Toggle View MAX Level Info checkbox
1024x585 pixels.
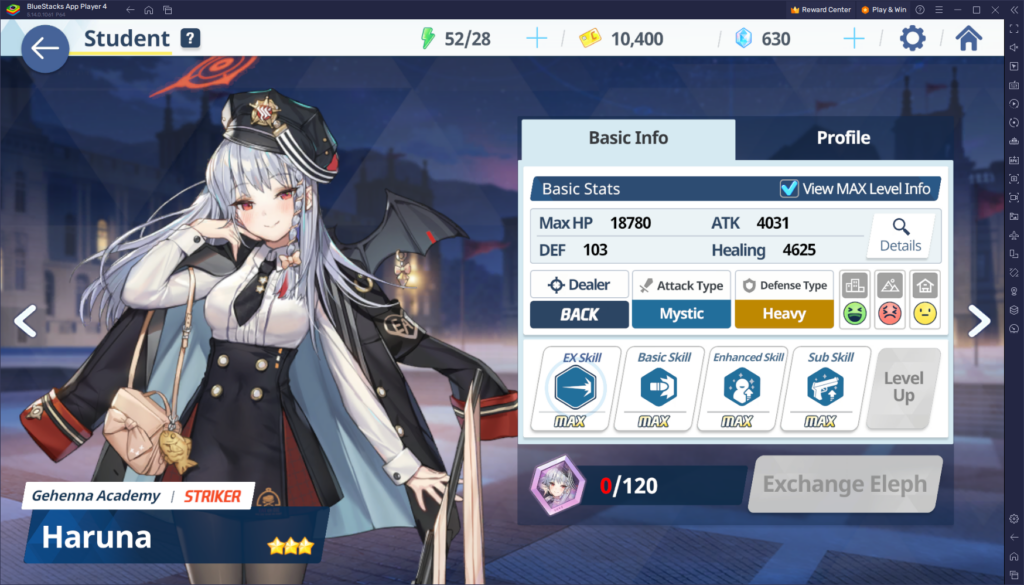point(789,189)
